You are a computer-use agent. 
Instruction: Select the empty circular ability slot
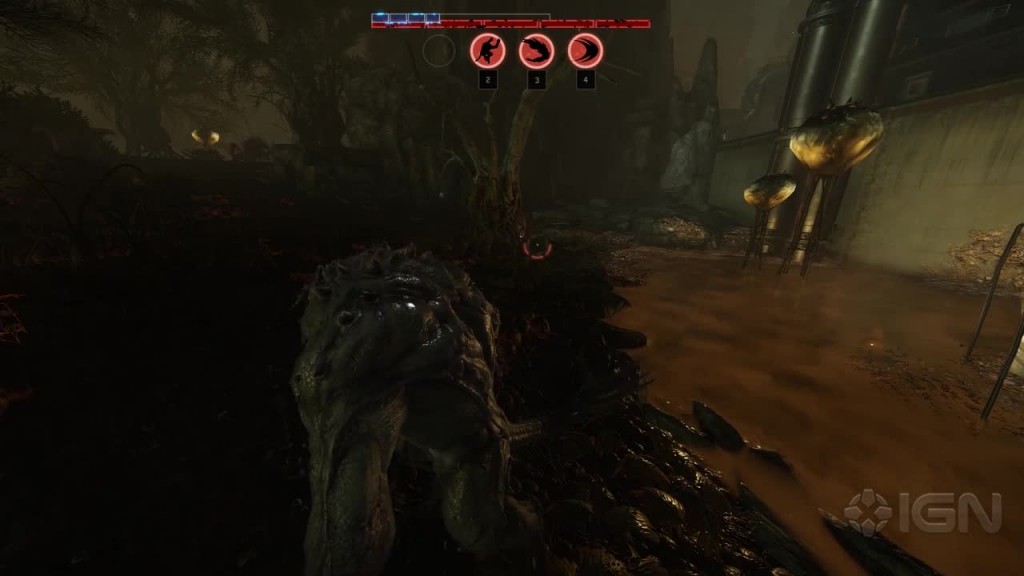point(439,51)
